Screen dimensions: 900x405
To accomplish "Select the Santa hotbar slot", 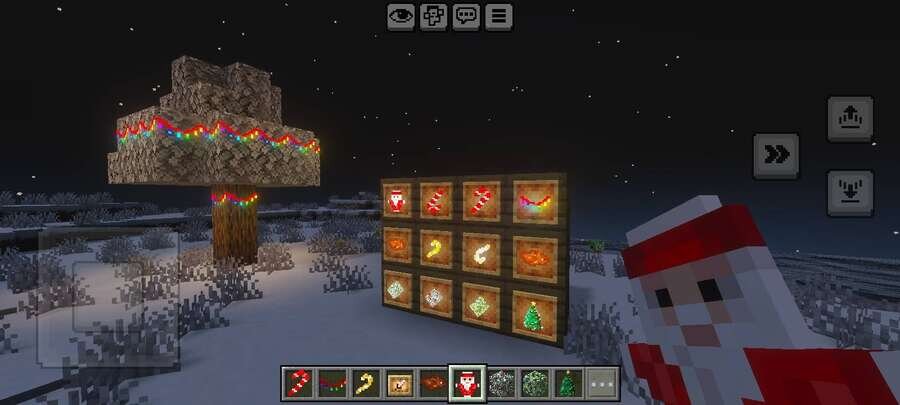I will click(466, 382).
